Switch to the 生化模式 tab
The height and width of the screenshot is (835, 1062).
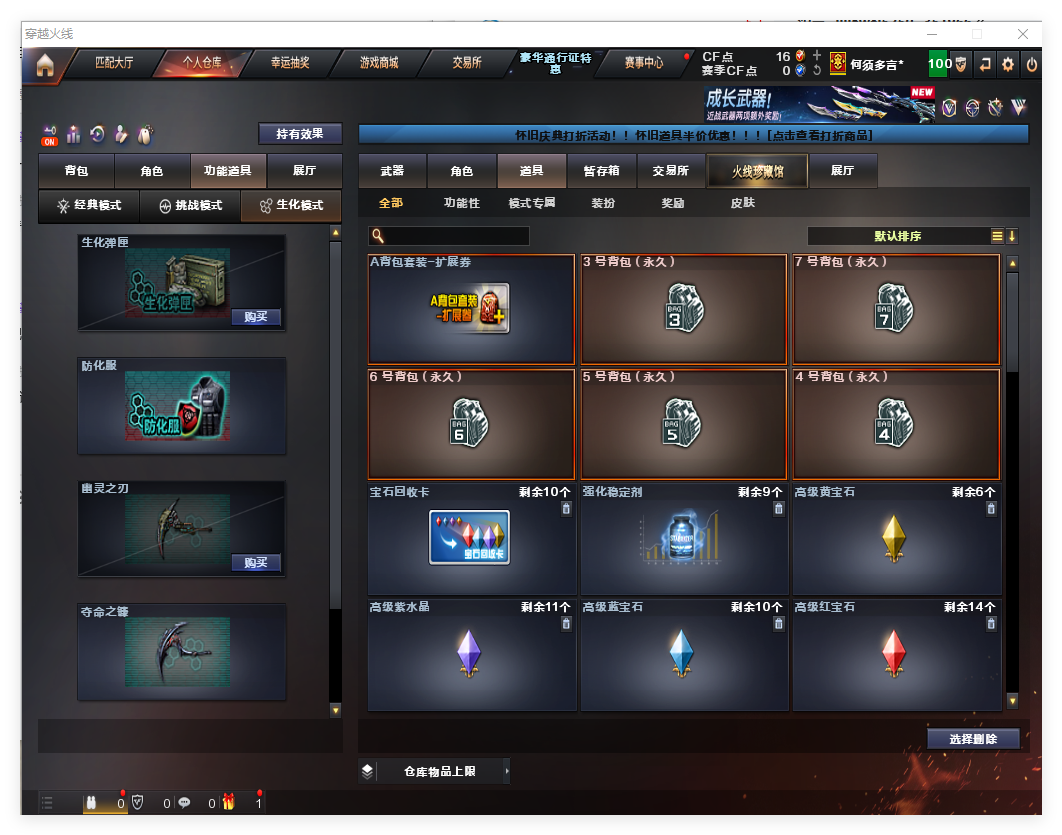pyautogui.click(x=292, y=205)
